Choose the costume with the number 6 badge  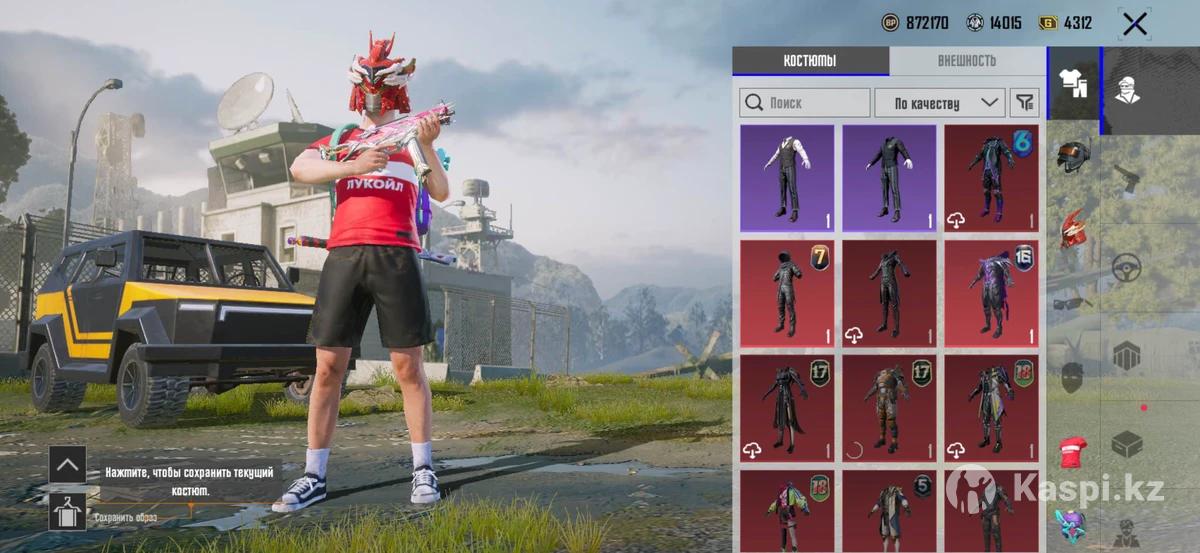click(991, 178)
